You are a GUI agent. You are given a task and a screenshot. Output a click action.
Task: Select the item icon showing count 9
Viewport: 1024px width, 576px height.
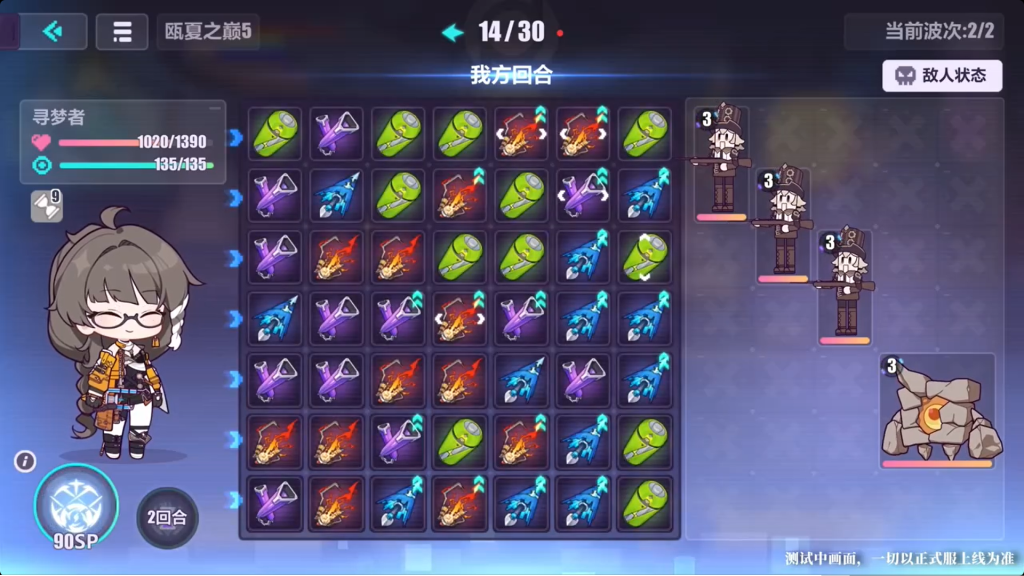(46, 206)
